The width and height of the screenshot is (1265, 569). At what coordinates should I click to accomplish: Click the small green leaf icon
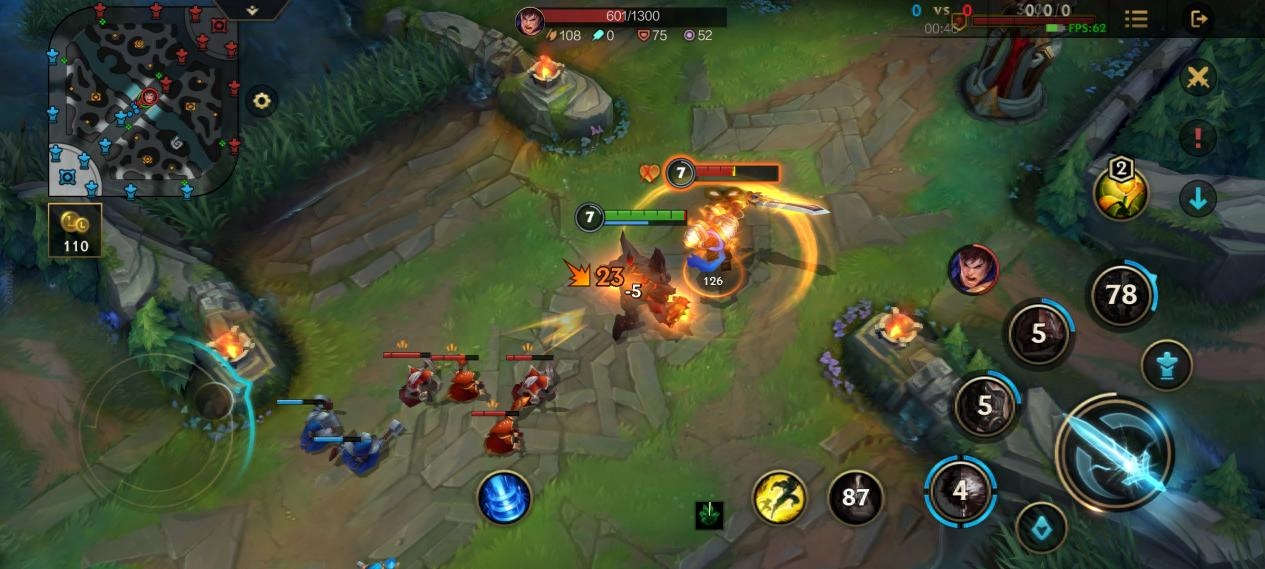[709, 515]
